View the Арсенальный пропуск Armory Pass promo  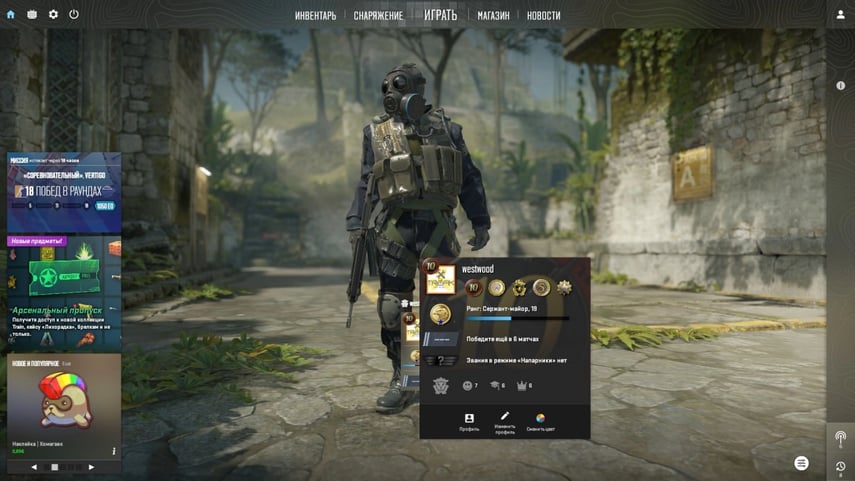[64, 292]
